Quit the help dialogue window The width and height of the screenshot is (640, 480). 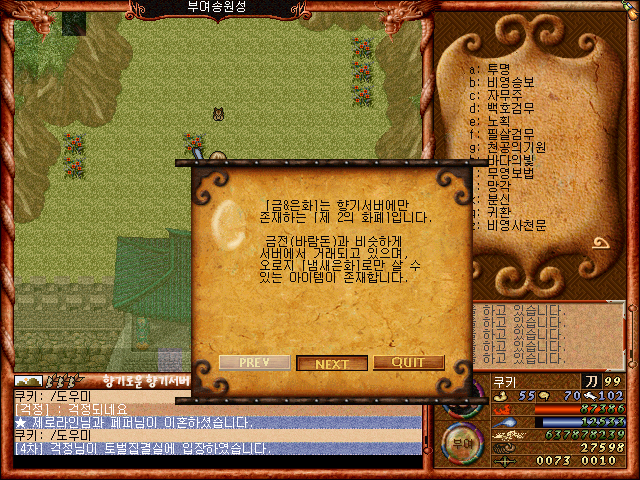pos(408,362)
